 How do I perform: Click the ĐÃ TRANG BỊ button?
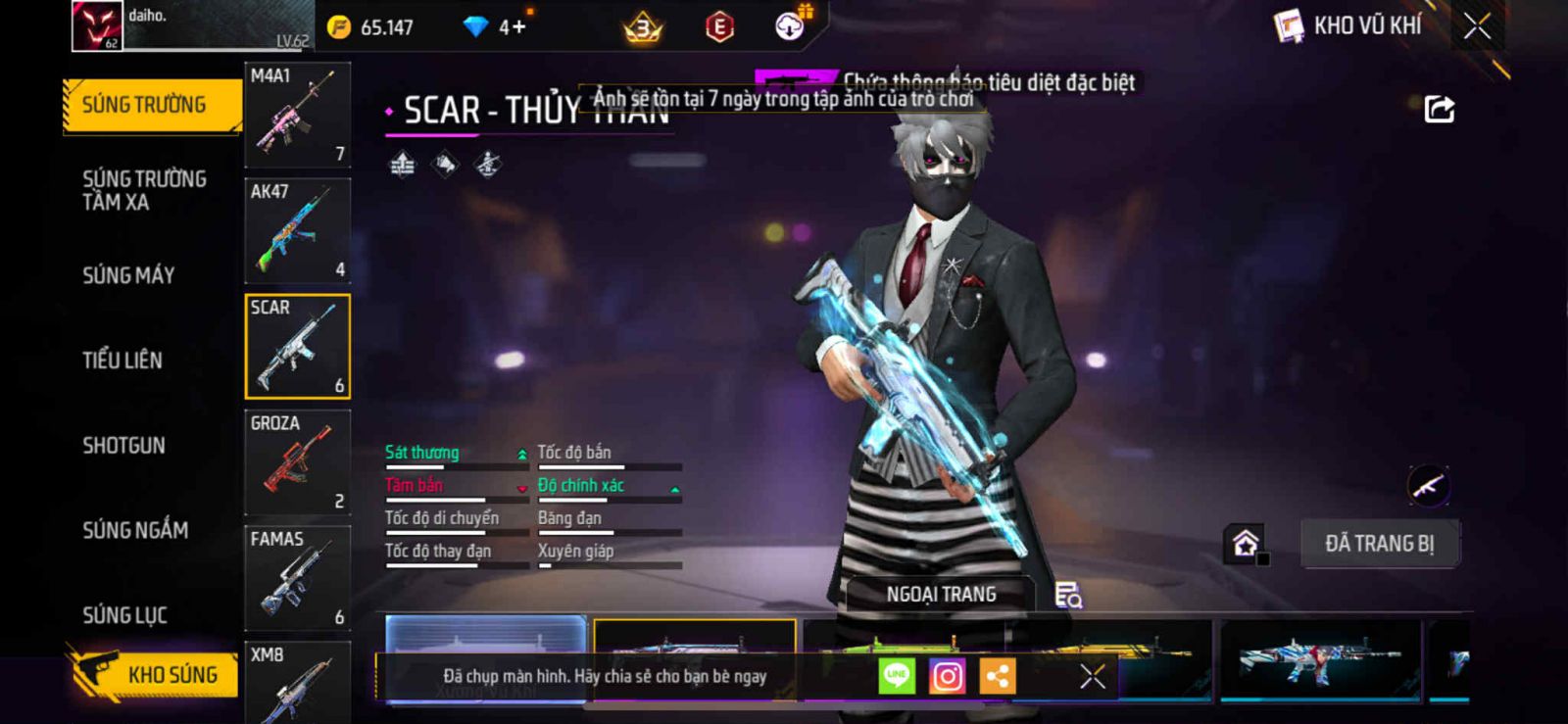[x=1379, y=544]
